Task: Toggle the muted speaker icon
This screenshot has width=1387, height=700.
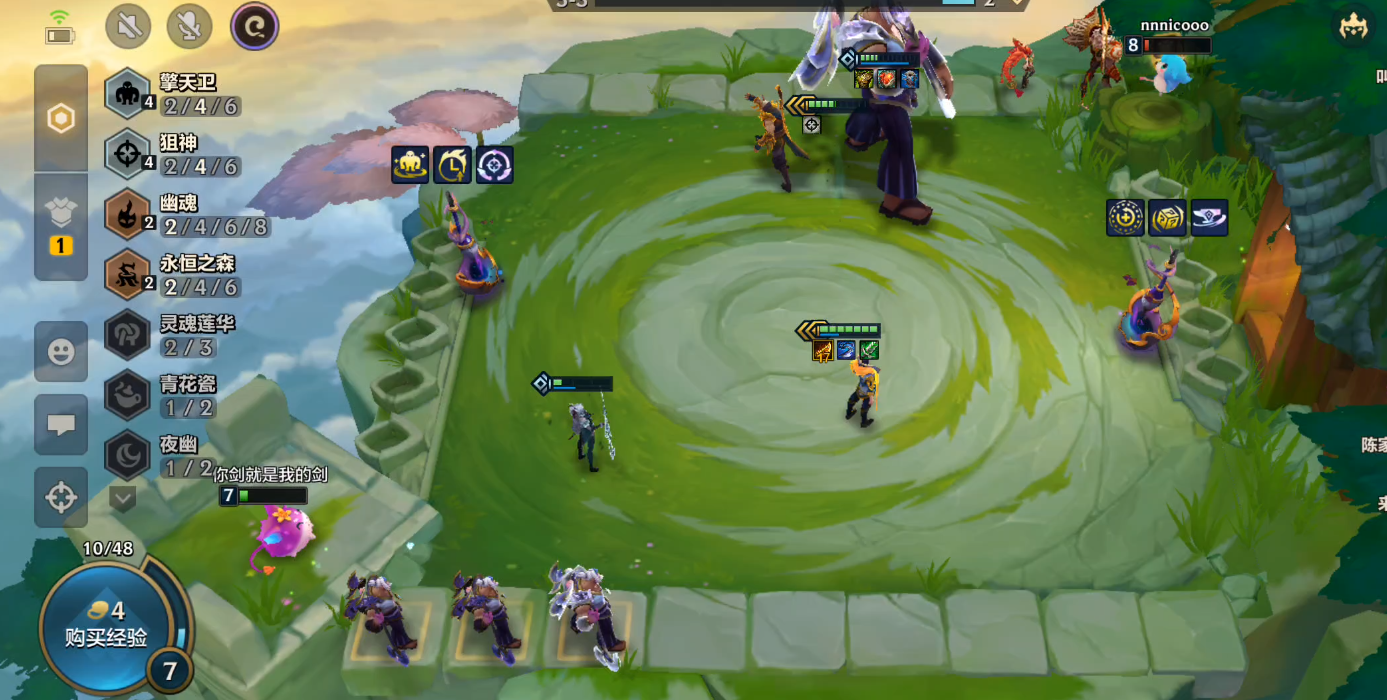Action: 128,26
